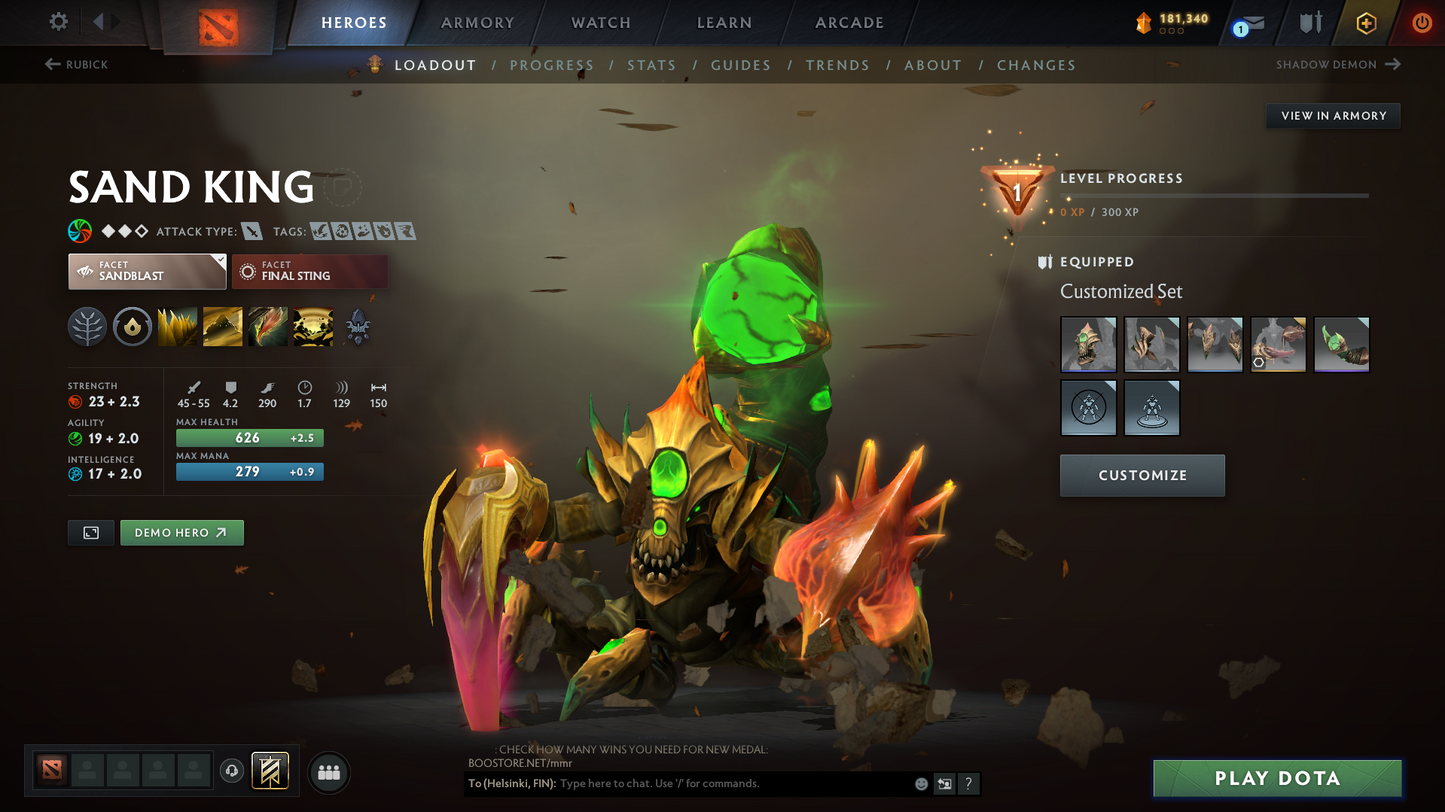This screenshot has width=1445, height=812.
Task: Open the Epicenter ultimate ability icon
Action: pyautogui.click(x=312, y=327)
